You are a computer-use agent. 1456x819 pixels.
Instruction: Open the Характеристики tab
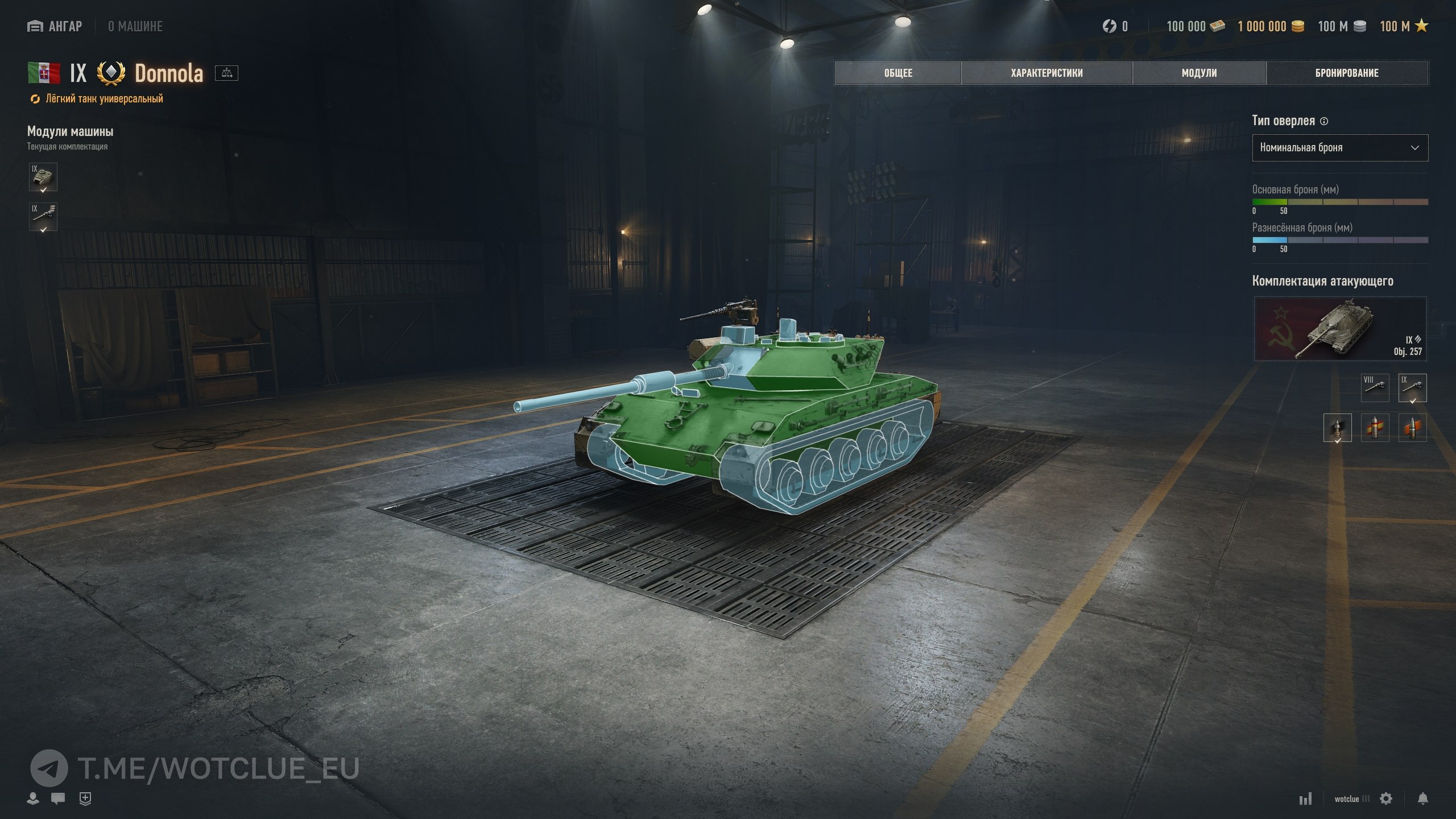click(1046, 73)
